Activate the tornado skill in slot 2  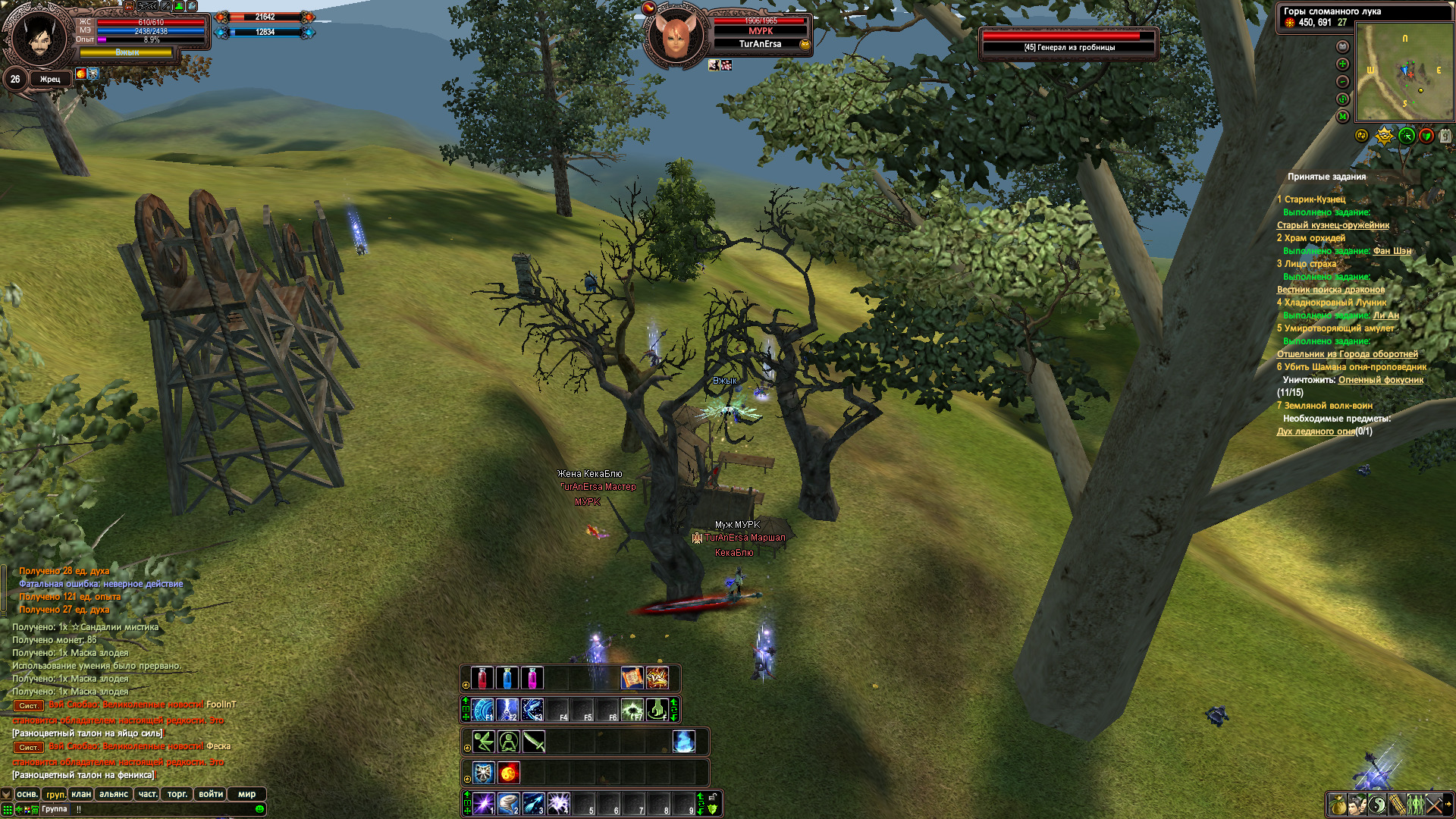(509, 804)
